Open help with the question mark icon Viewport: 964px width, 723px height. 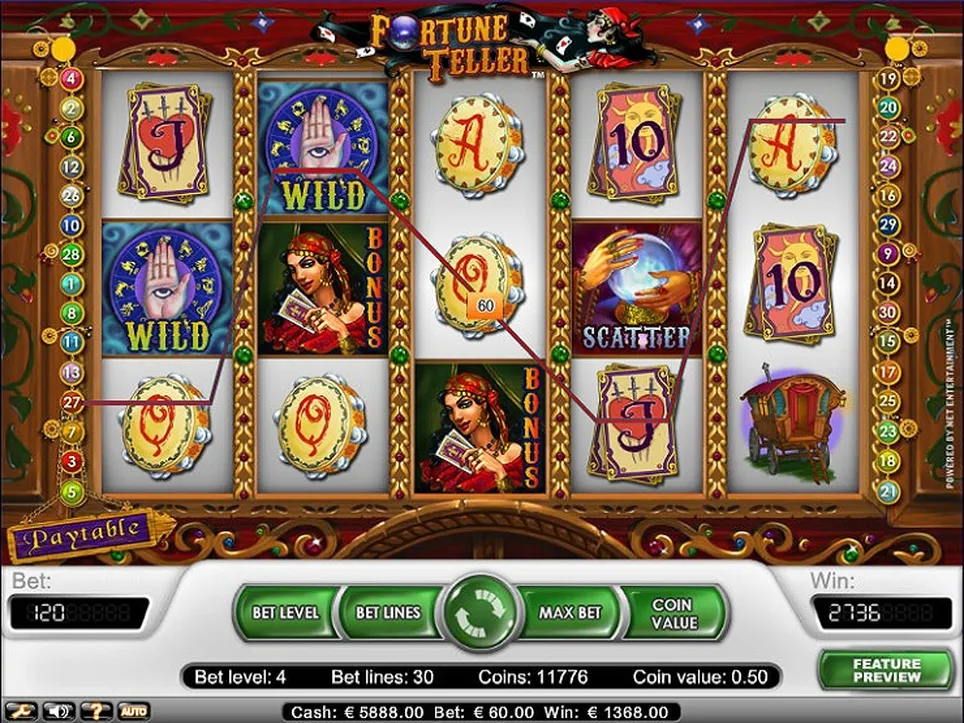pyautogui.click(x=96, y=711)
